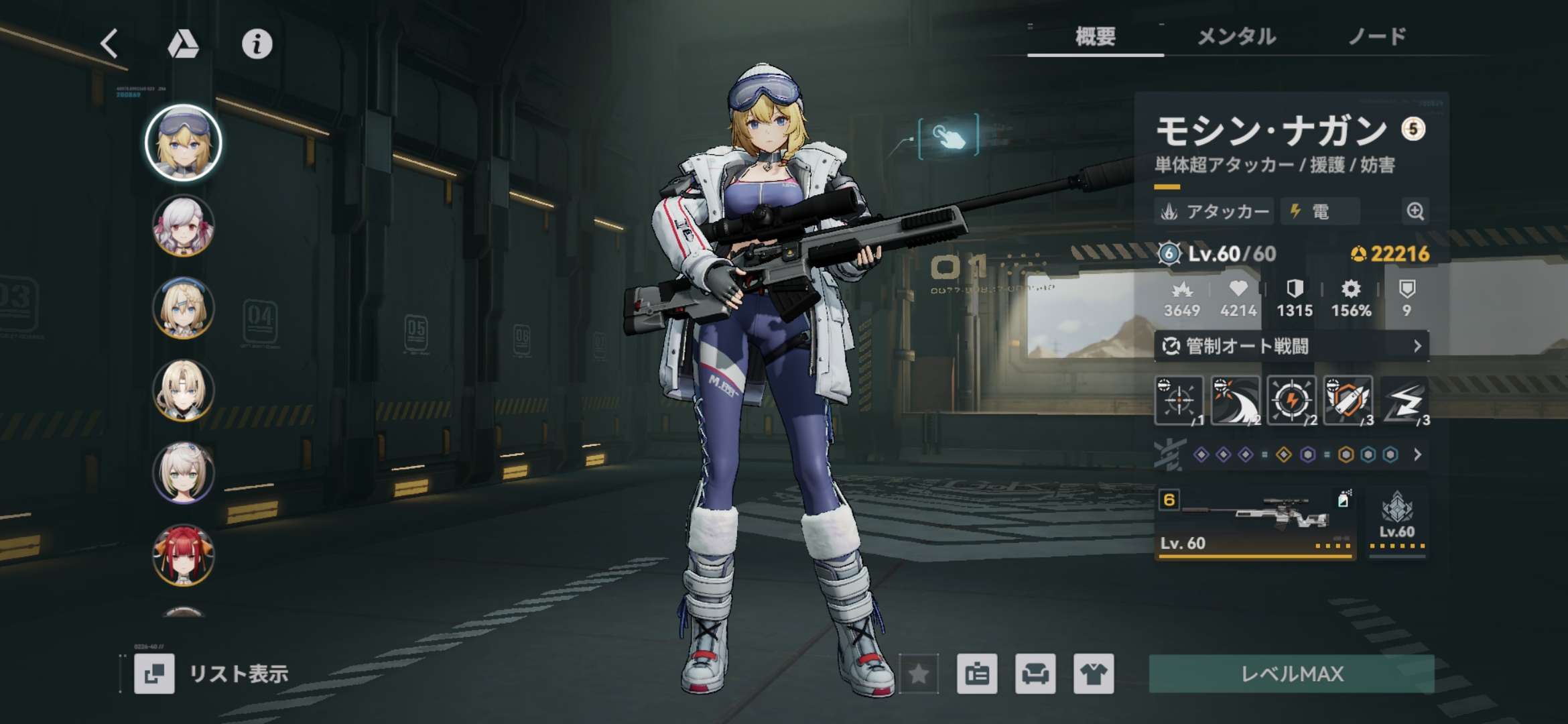Open 管制オート戦闘 auto battle settings
The image size is (1568, 724).
1291,346
